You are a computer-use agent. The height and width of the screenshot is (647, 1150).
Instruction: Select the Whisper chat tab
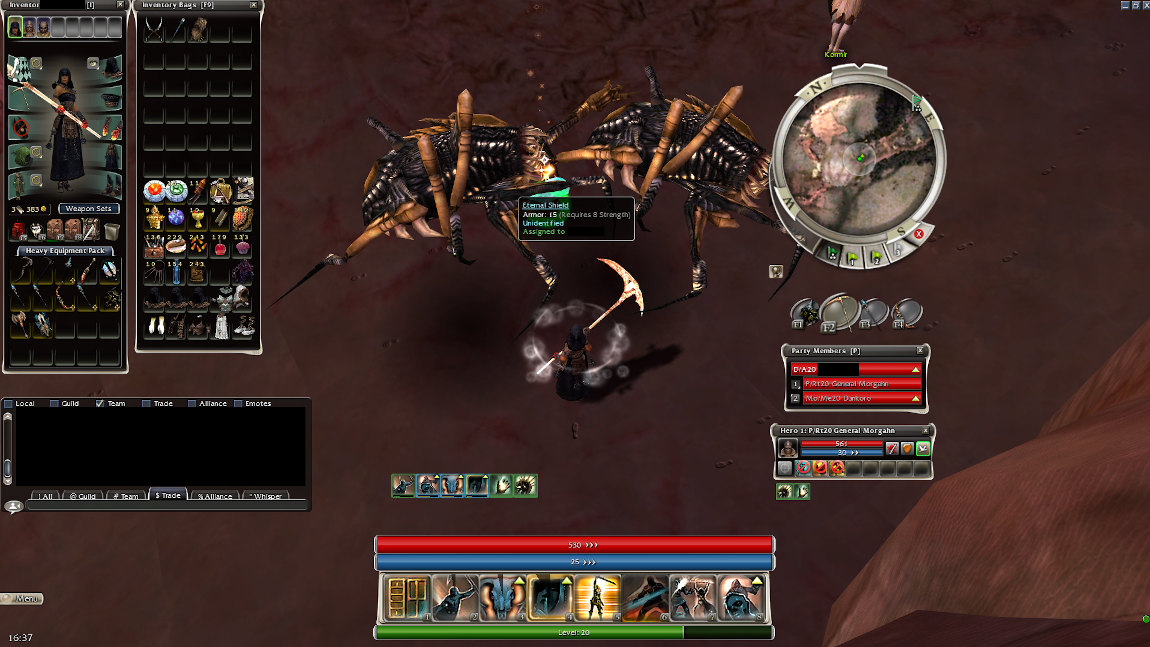pos(267,496)
